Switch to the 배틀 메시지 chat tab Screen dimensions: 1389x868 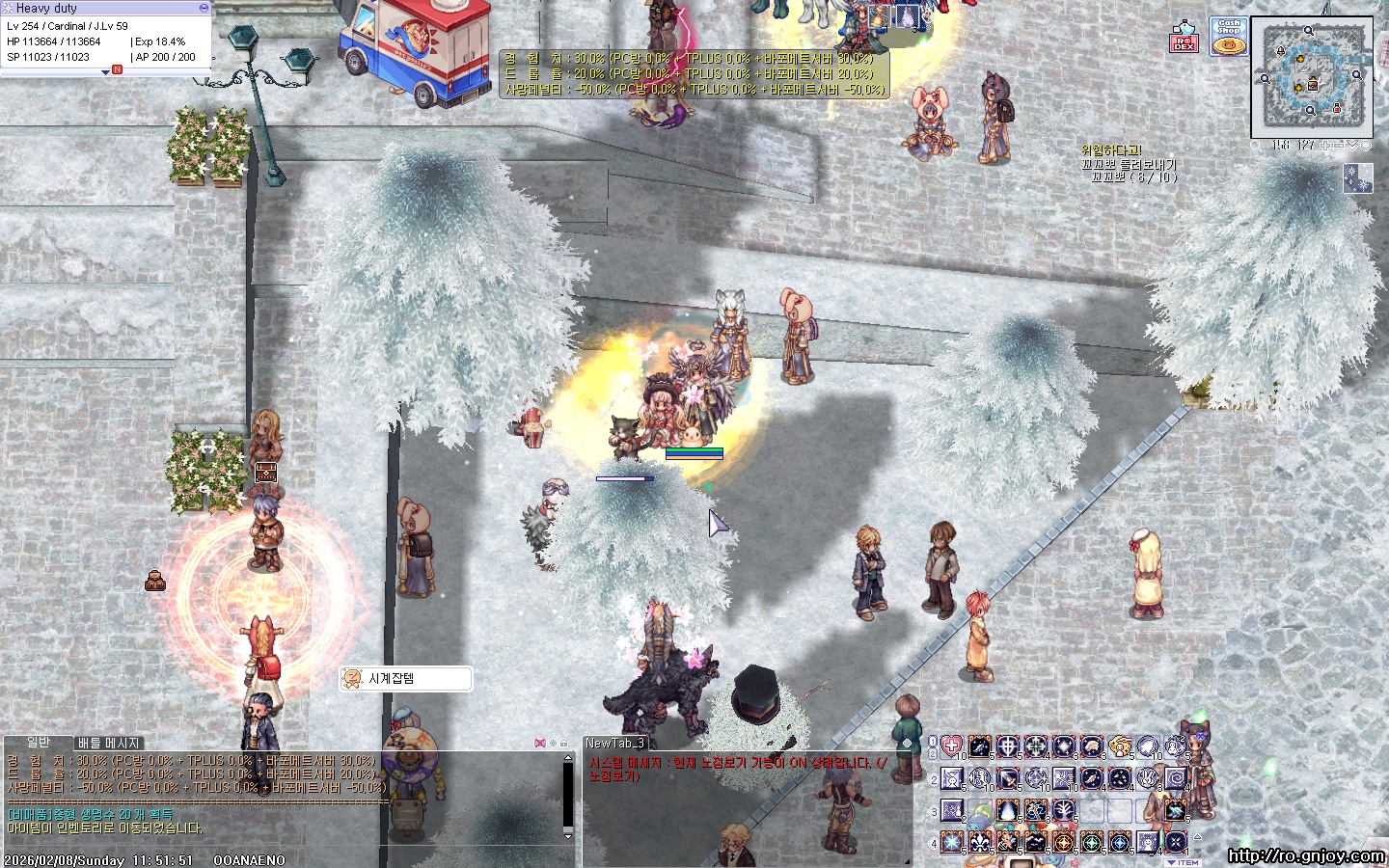[x=109, y=743]
